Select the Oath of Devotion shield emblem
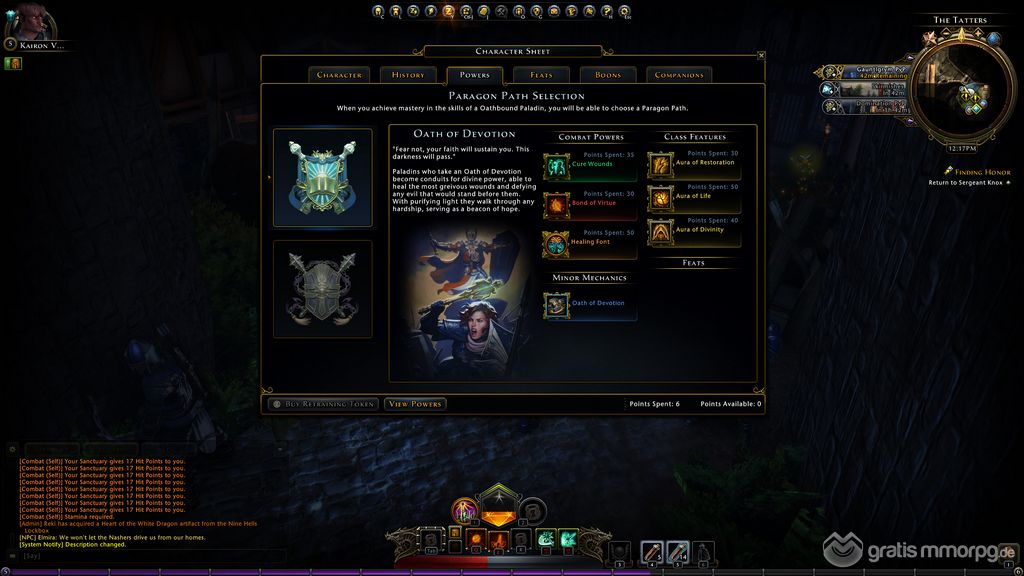Screen dimensions: 1024x576 (x=323, y=177)
